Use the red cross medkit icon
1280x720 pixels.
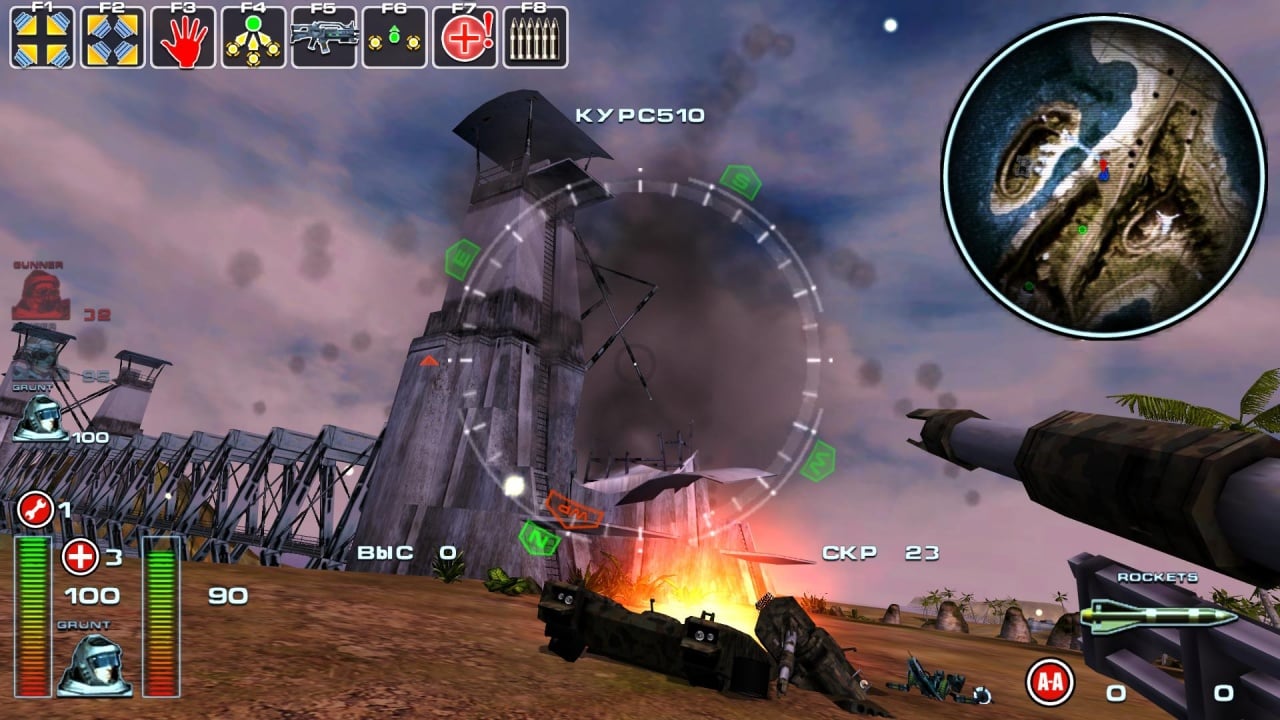click(80, 557)
